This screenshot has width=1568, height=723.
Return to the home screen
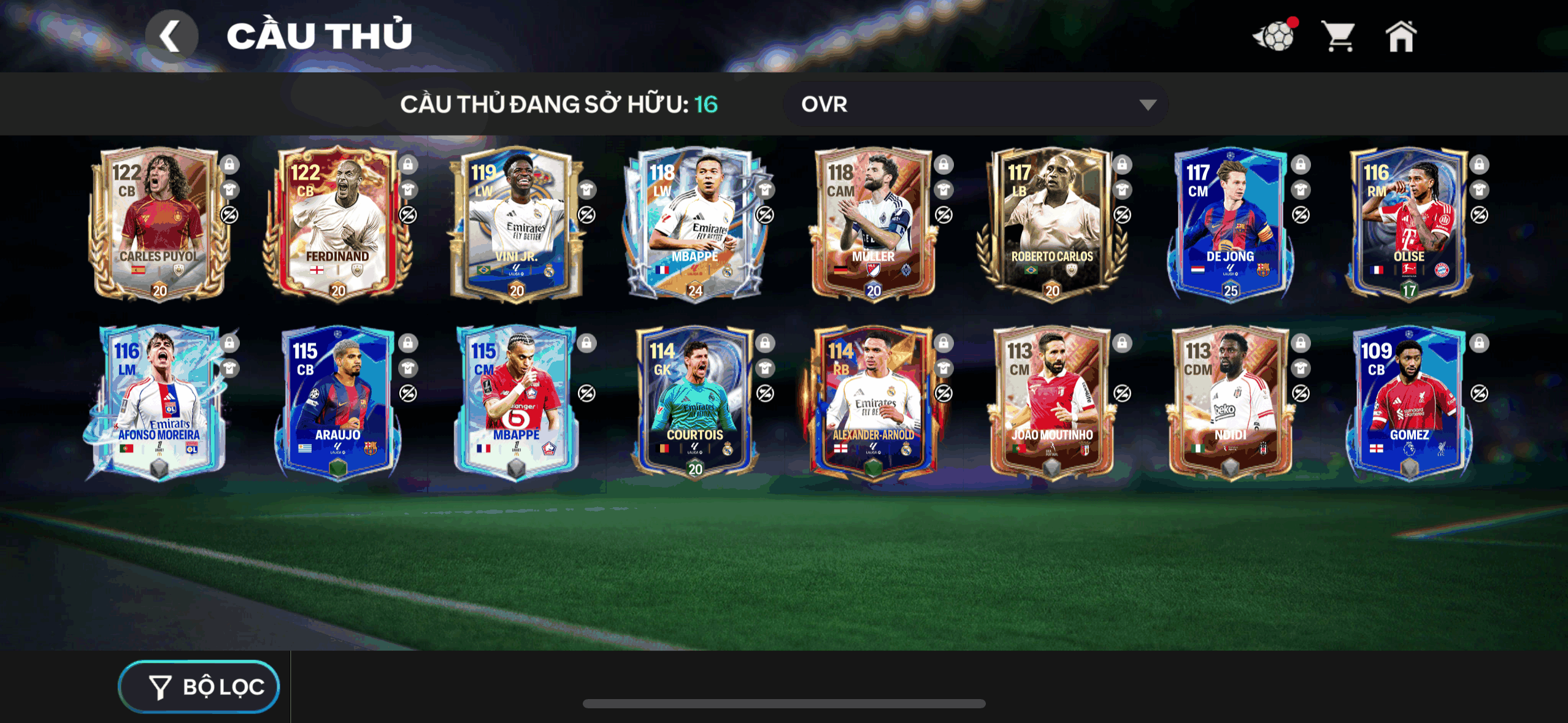[1401, 37]
